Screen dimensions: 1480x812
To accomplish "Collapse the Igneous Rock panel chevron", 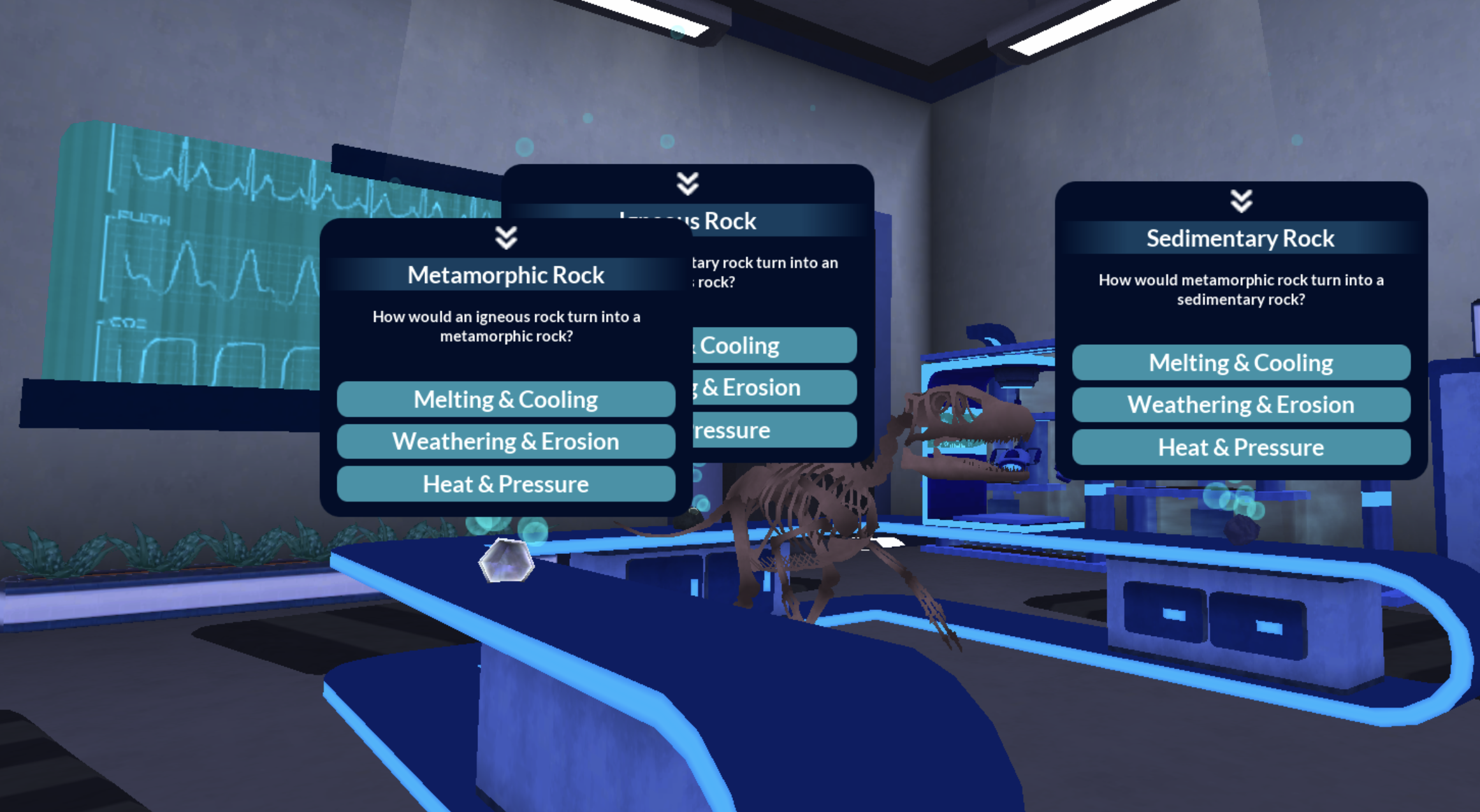I will tap(687, 184).
